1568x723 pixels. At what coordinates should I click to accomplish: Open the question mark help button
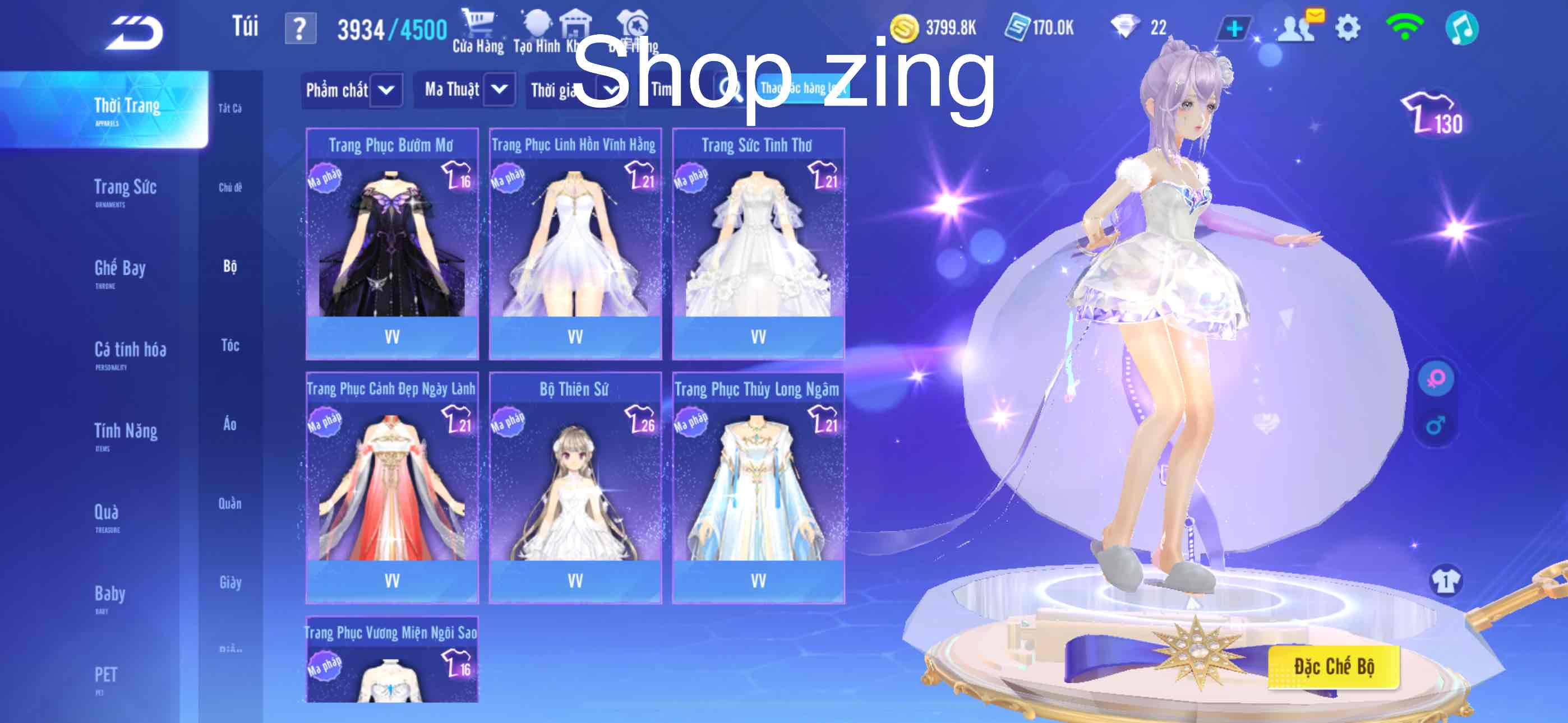point(300,29)
